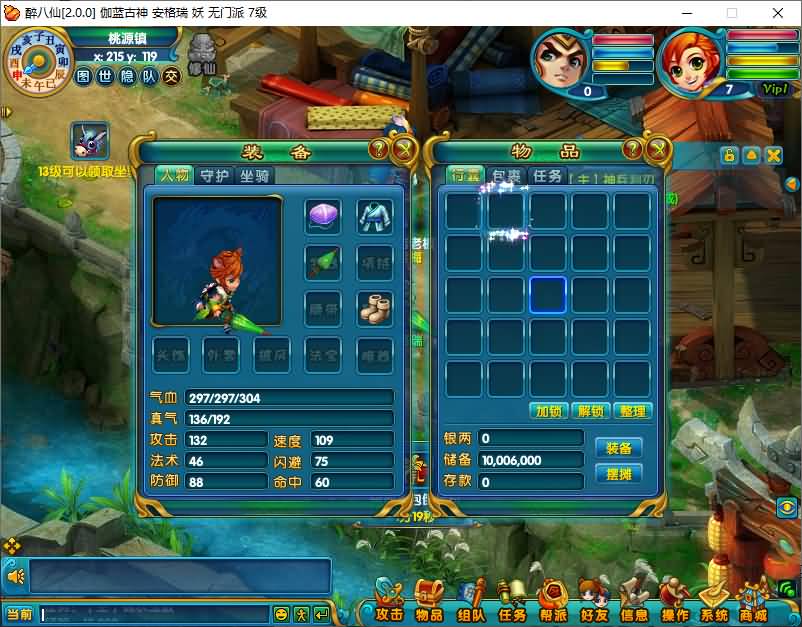Click the mount reward pet icon

pyautogui.click(x=90, y=141)
